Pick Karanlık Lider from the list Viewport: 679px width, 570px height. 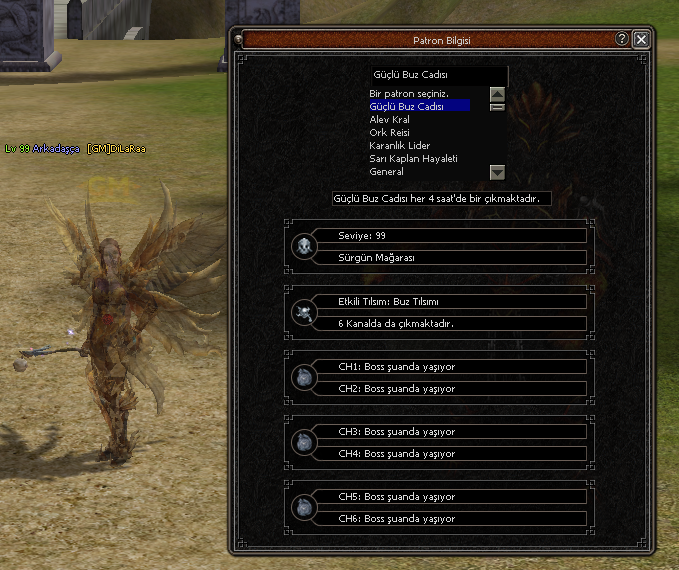pos(399,145)
